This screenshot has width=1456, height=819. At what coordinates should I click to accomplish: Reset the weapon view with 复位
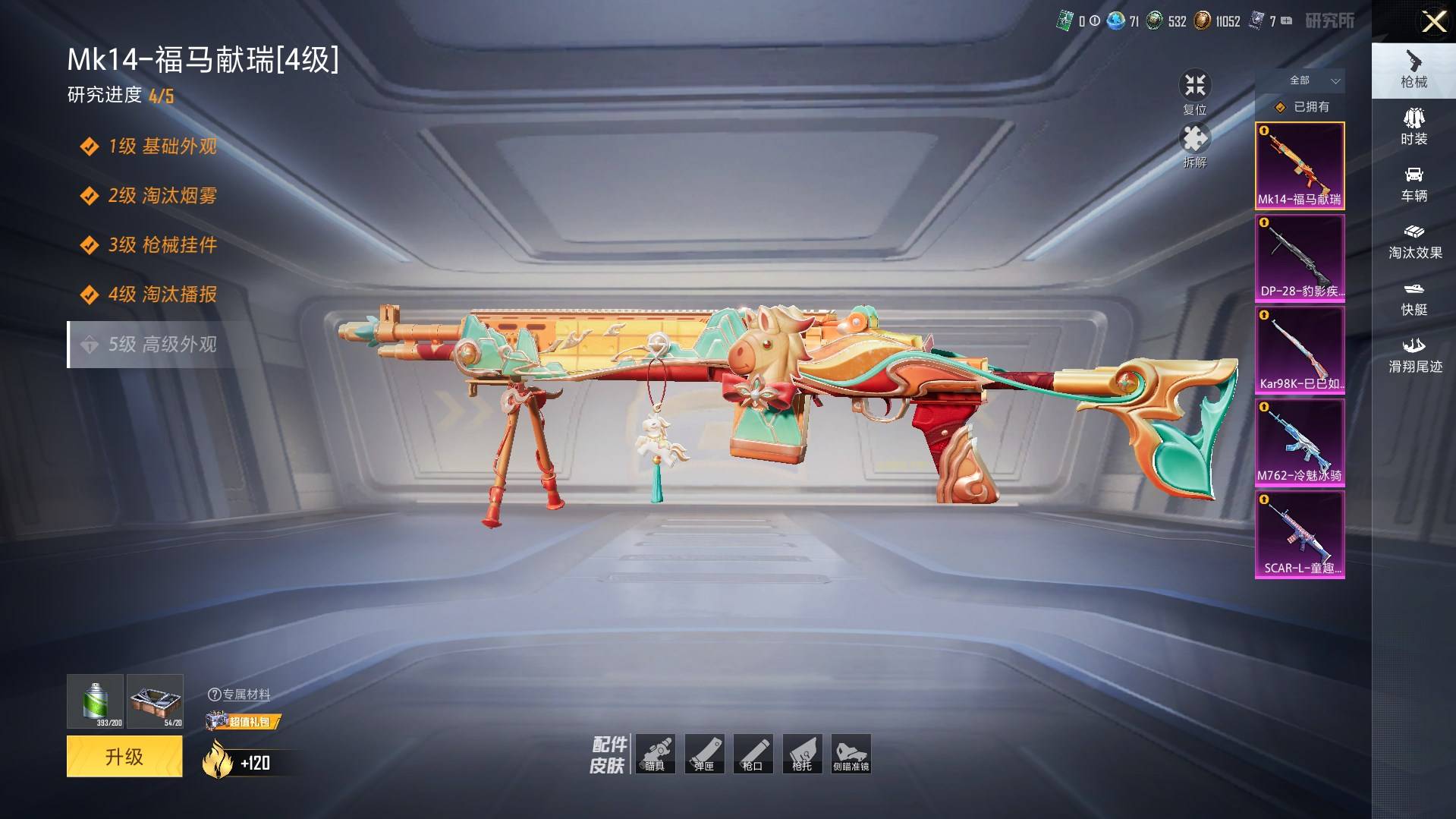[1195, 92]
